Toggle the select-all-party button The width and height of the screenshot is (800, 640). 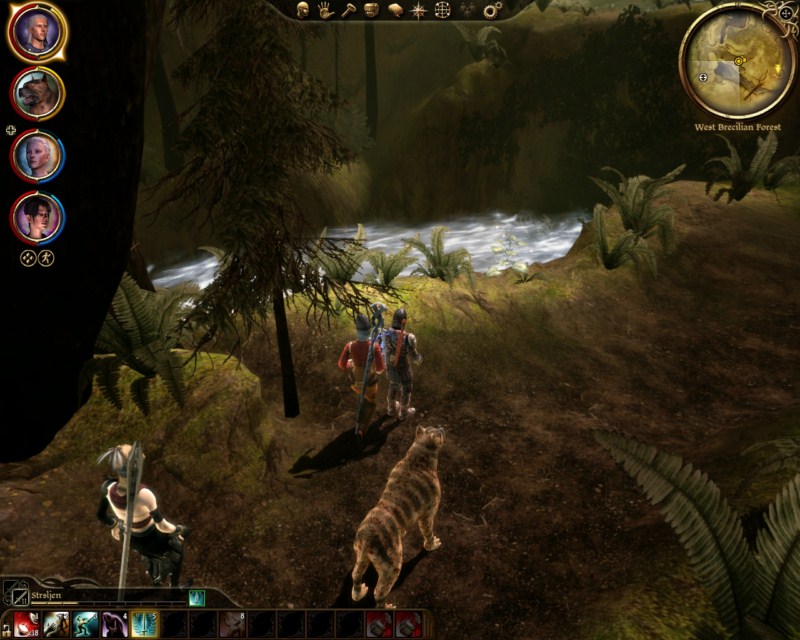click(28, 257)
